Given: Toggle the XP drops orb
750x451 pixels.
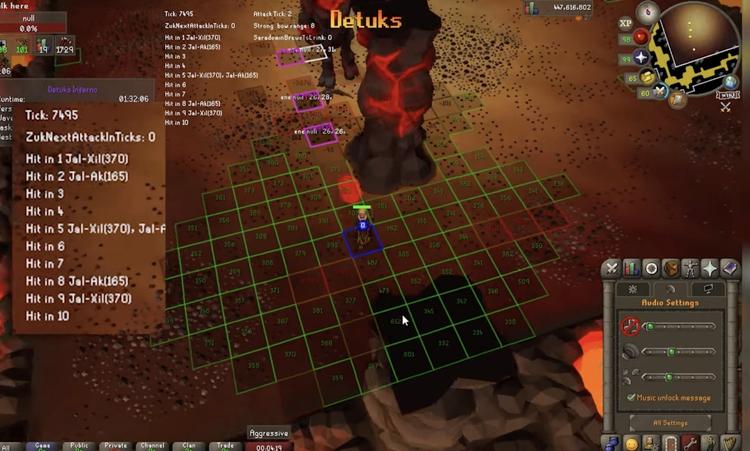Looking at the screenshot, I should click(626, 22).
